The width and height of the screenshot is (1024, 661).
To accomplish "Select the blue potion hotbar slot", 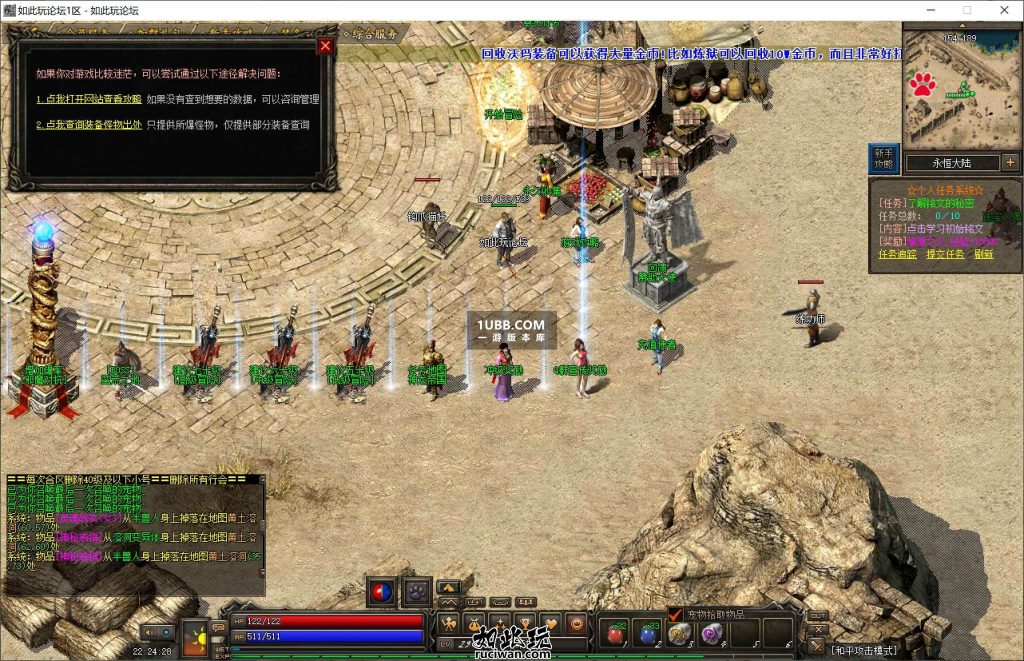I will [x=647, y=633].
